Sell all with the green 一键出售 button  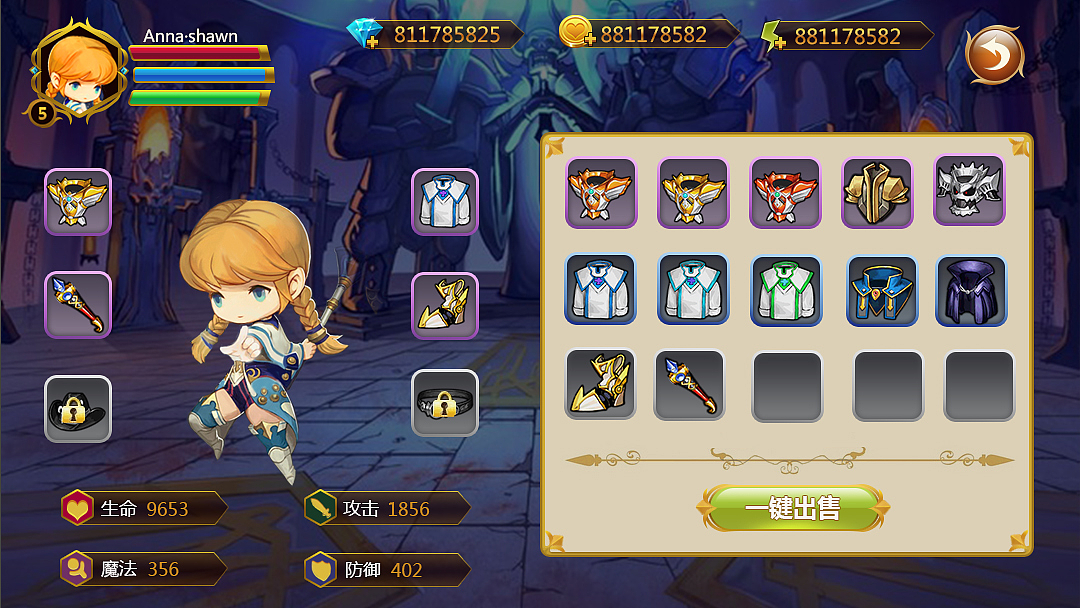pyautogui.click(x=792, y=508)
